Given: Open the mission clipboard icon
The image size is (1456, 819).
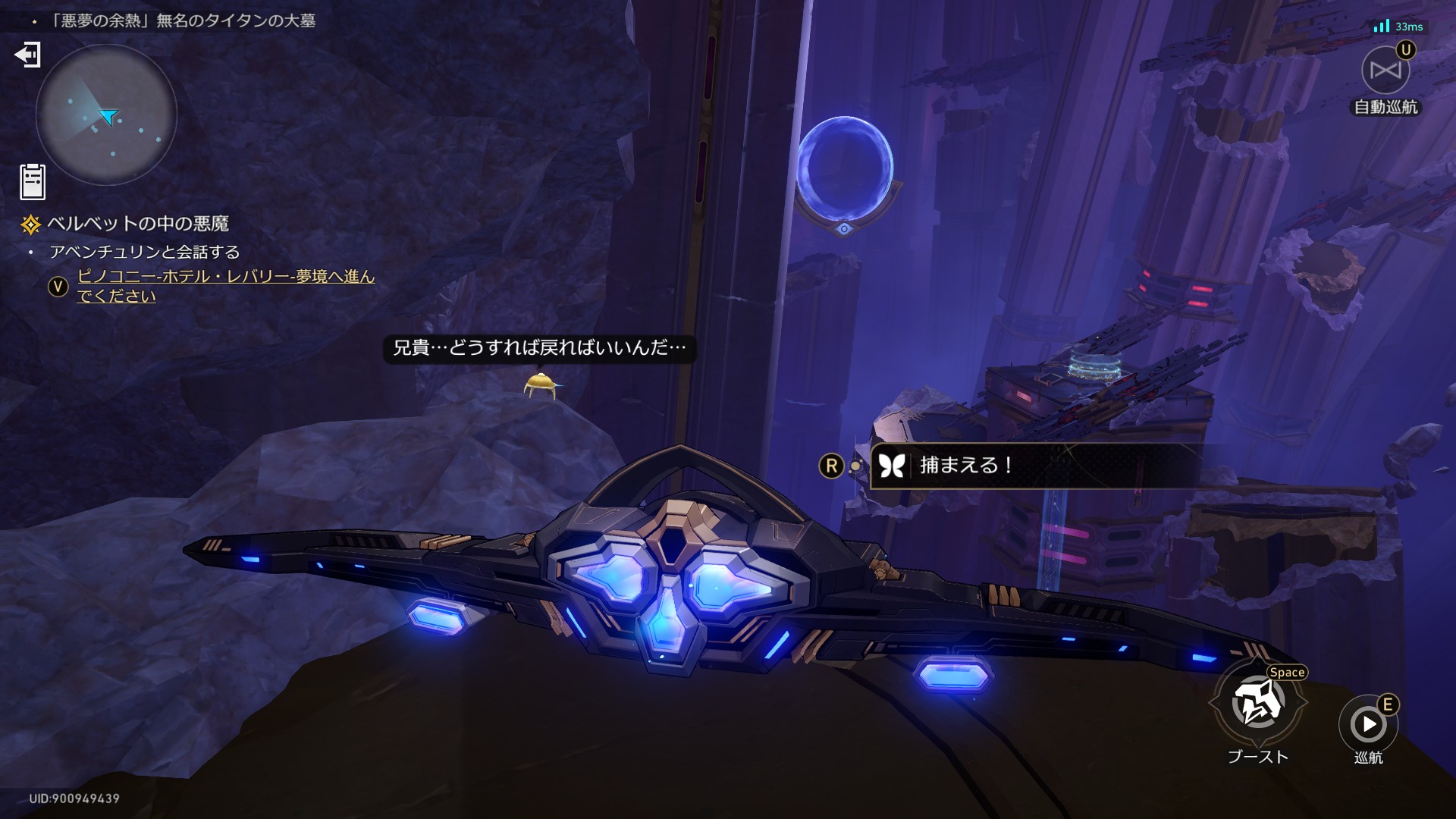Looking at the screenshot, I should click(x=33, y=182).
